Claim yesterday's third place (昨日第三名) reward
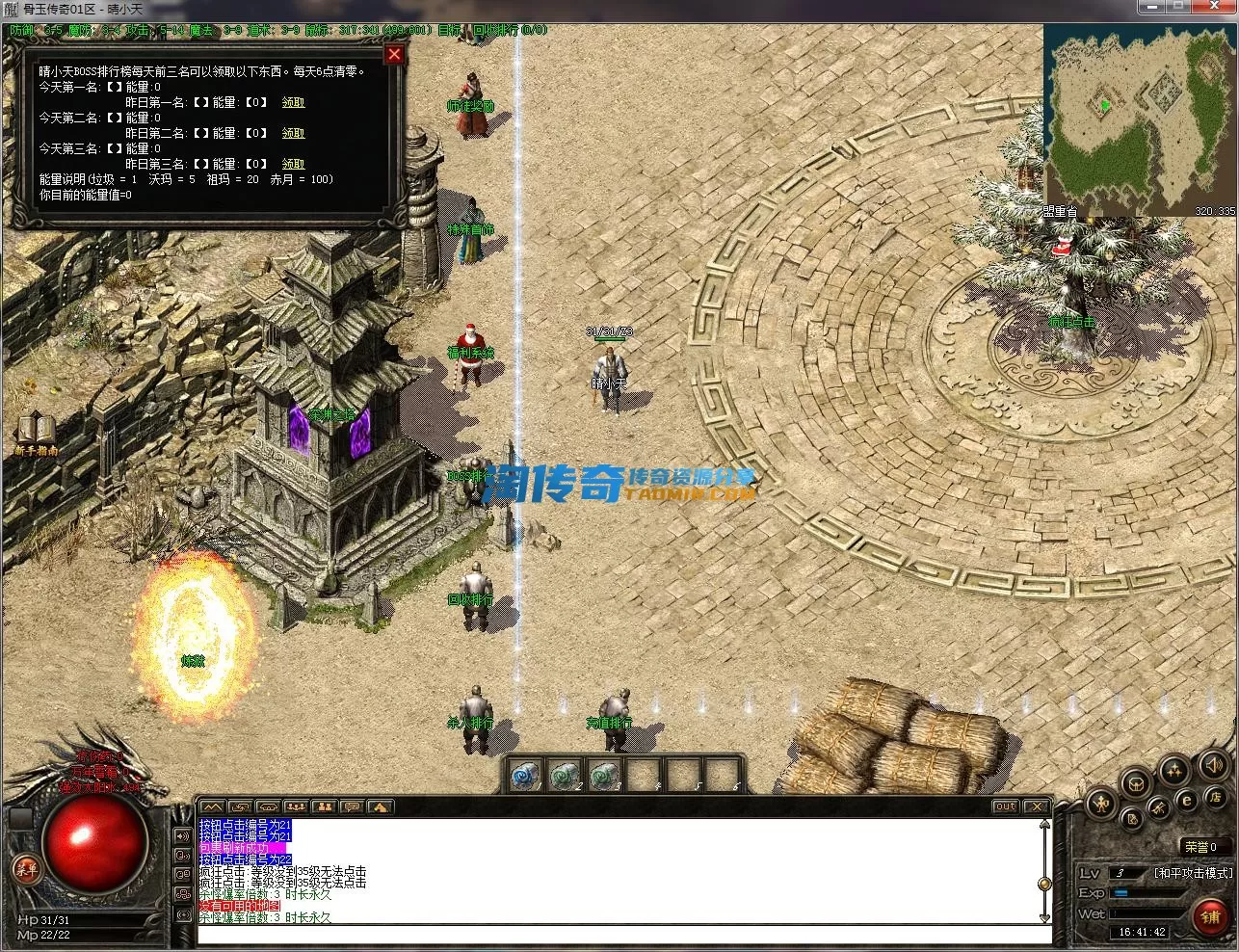 click(x=293, y=164)
